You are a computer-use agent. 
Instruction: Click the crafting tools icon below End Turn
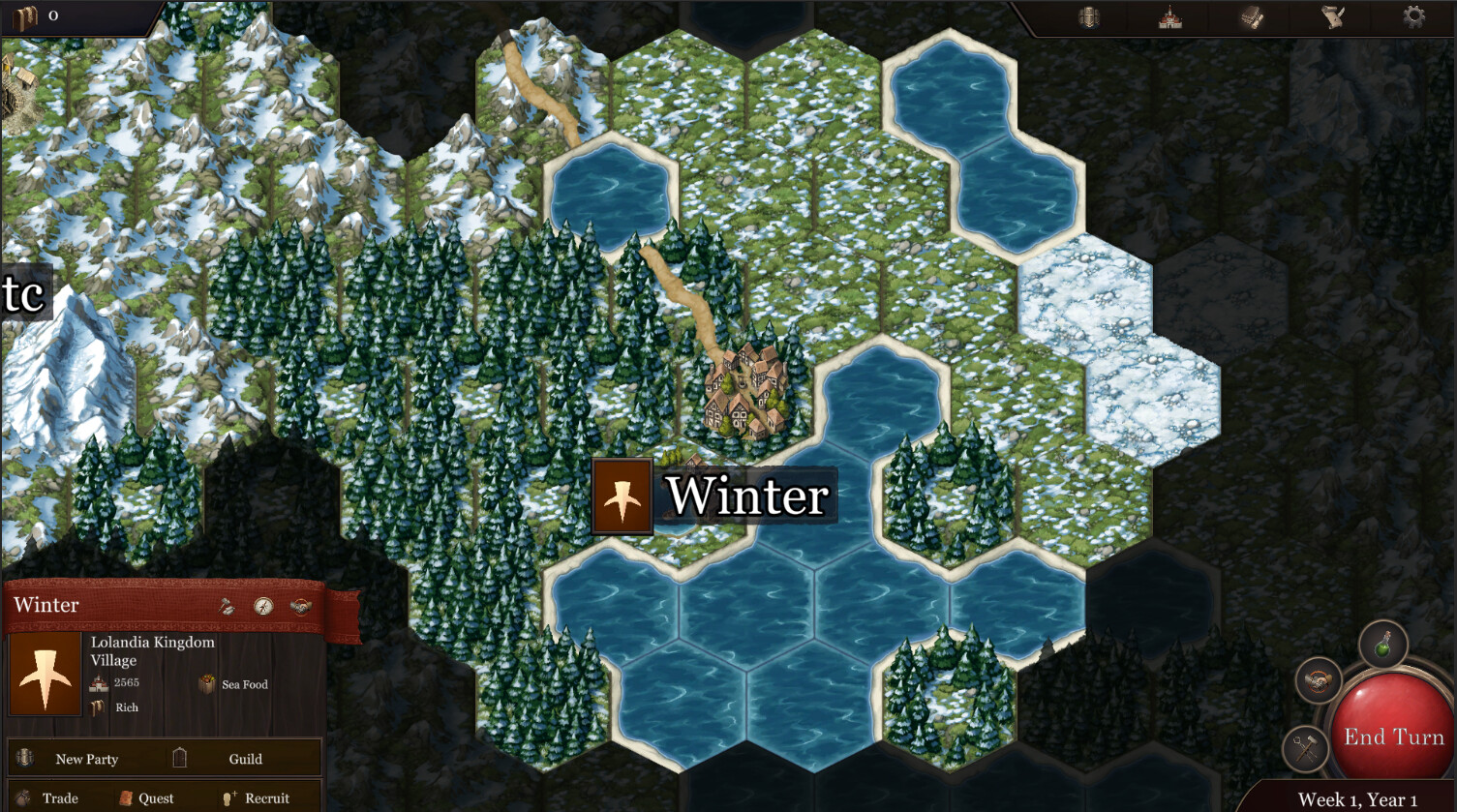(1307, 747)
